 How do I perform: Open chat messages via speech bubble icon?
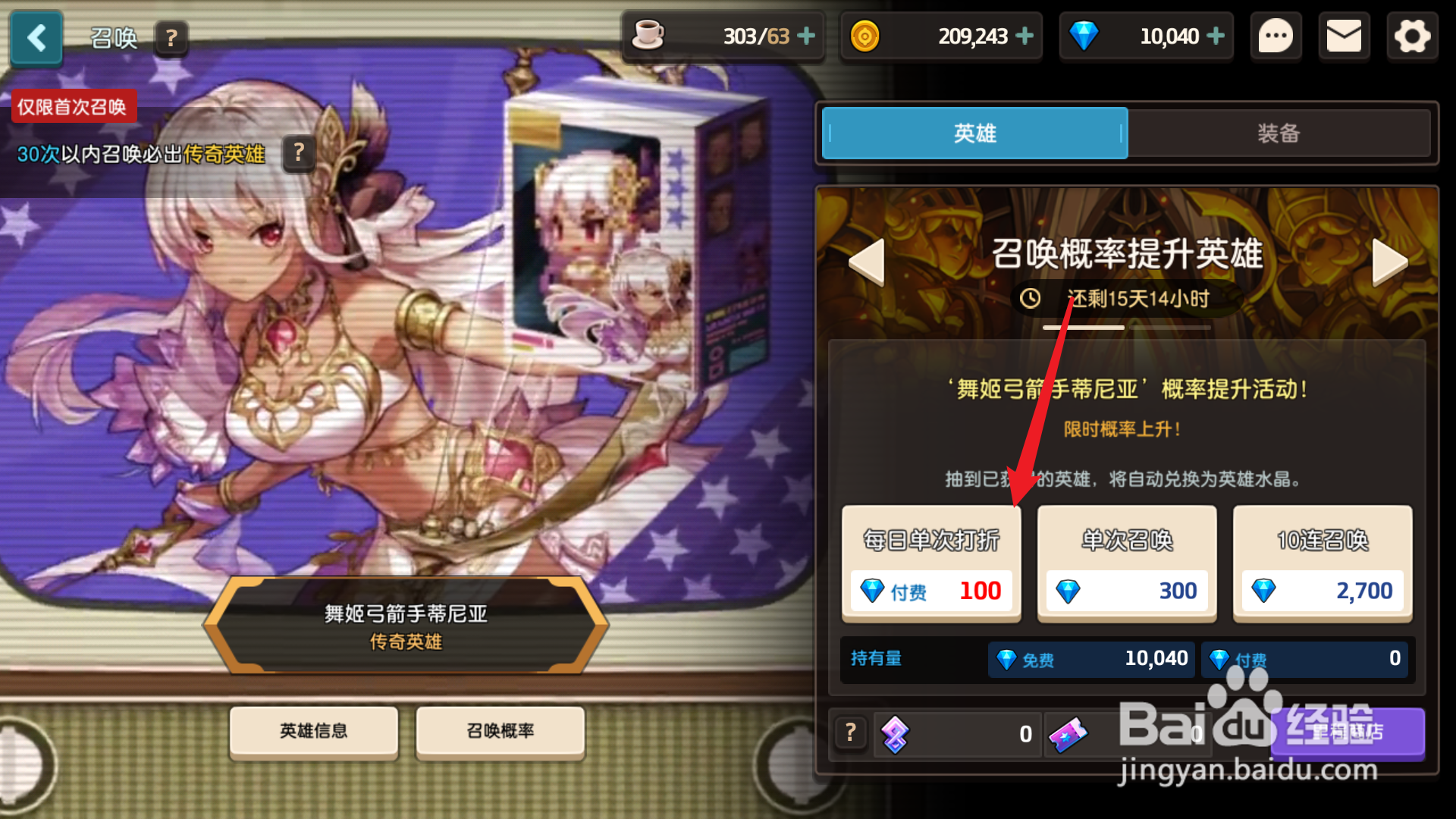pos(1276,36)
